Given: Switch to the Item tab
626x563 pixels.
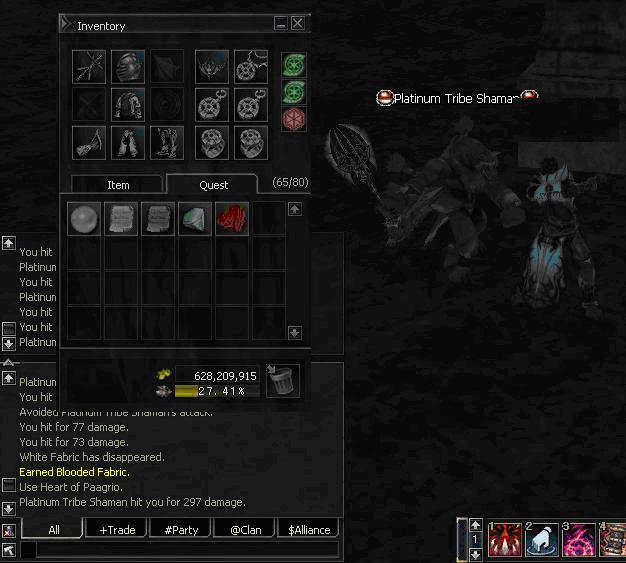Looking at the screenshot, I should (118, 185).
